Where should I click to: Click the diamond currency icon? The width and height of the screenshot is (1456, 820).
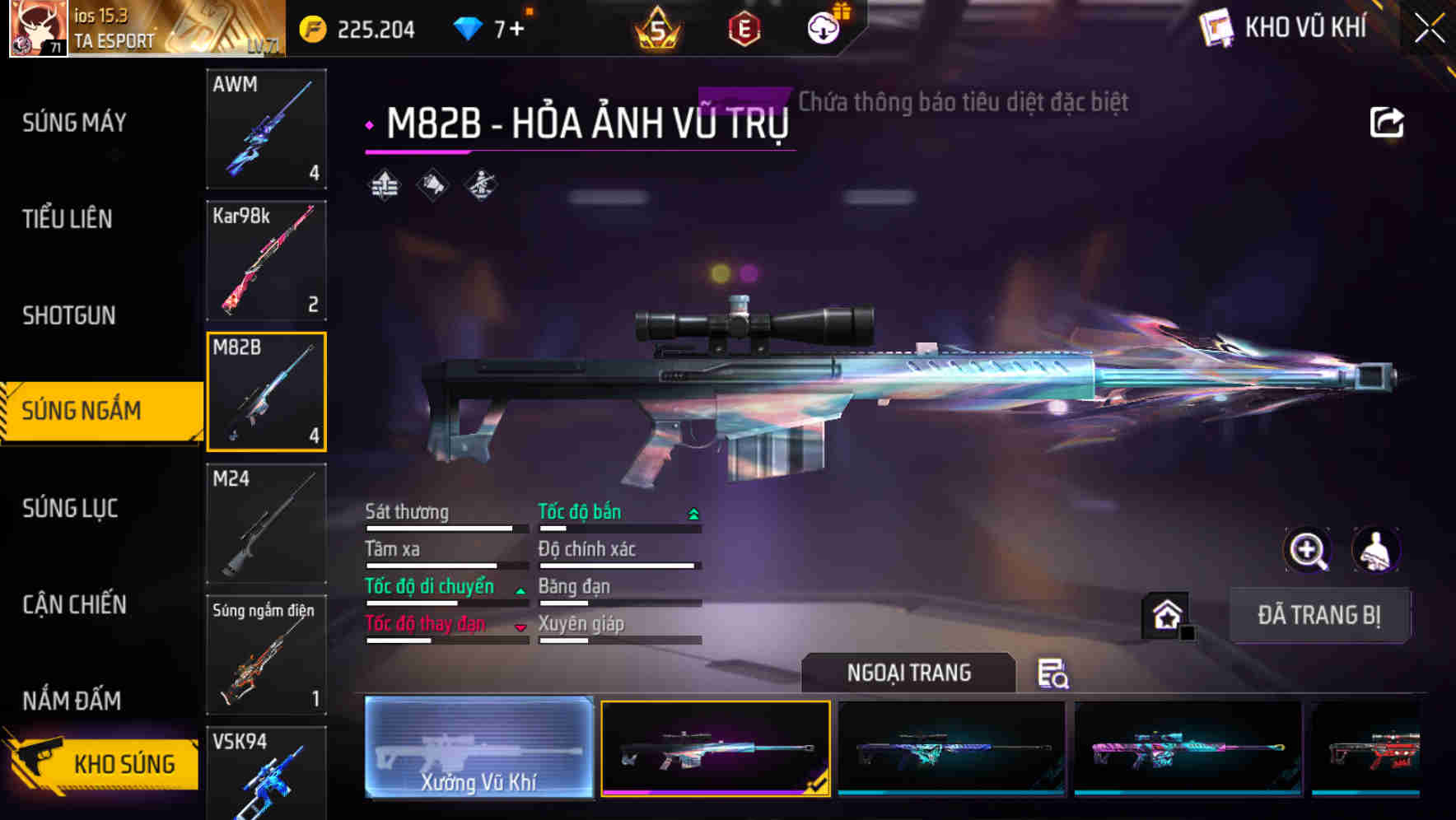(469, 27)
